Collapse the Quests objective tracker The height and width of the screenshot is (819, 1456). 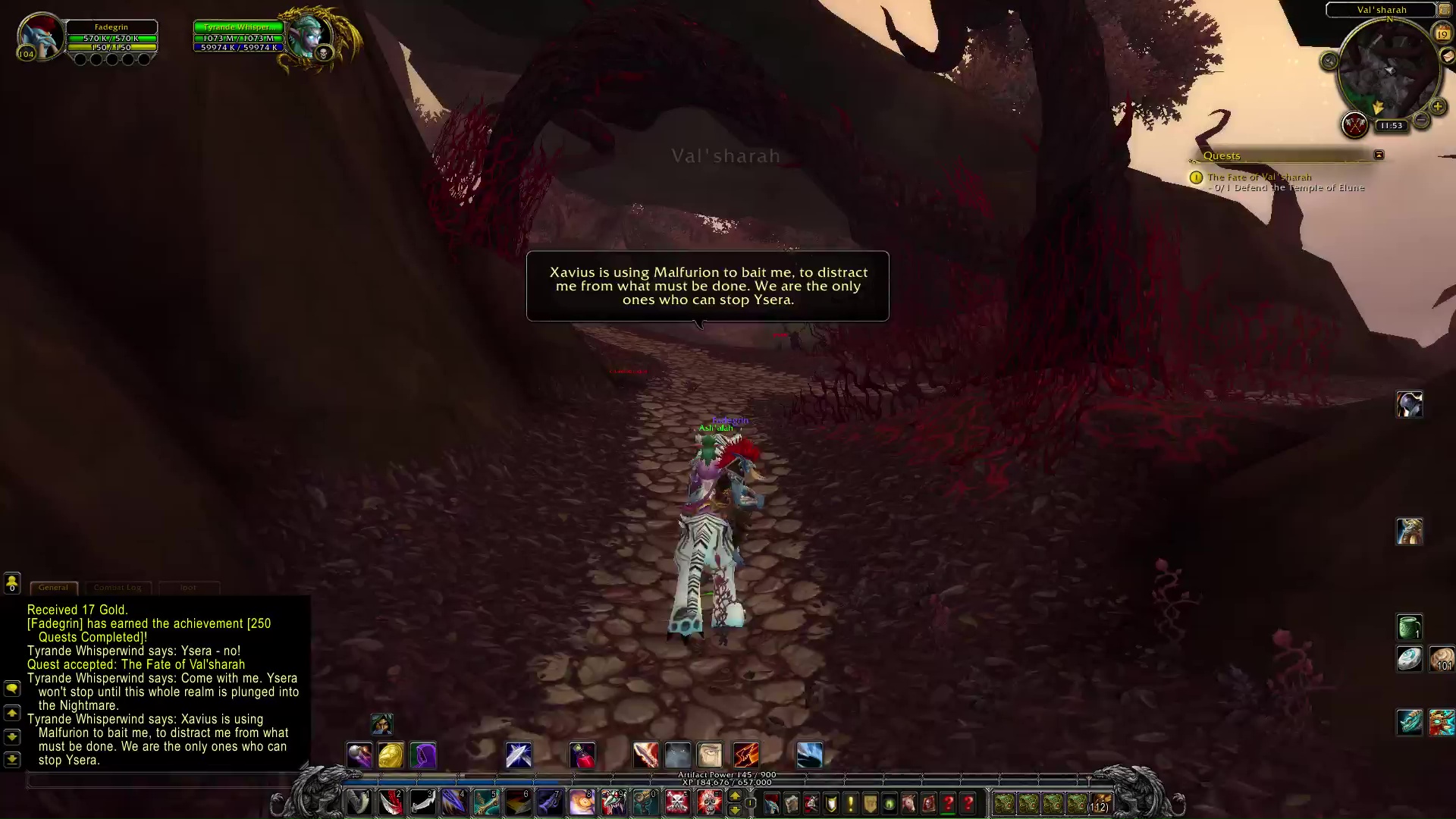pyautogui.click(x=1379, y=155)
